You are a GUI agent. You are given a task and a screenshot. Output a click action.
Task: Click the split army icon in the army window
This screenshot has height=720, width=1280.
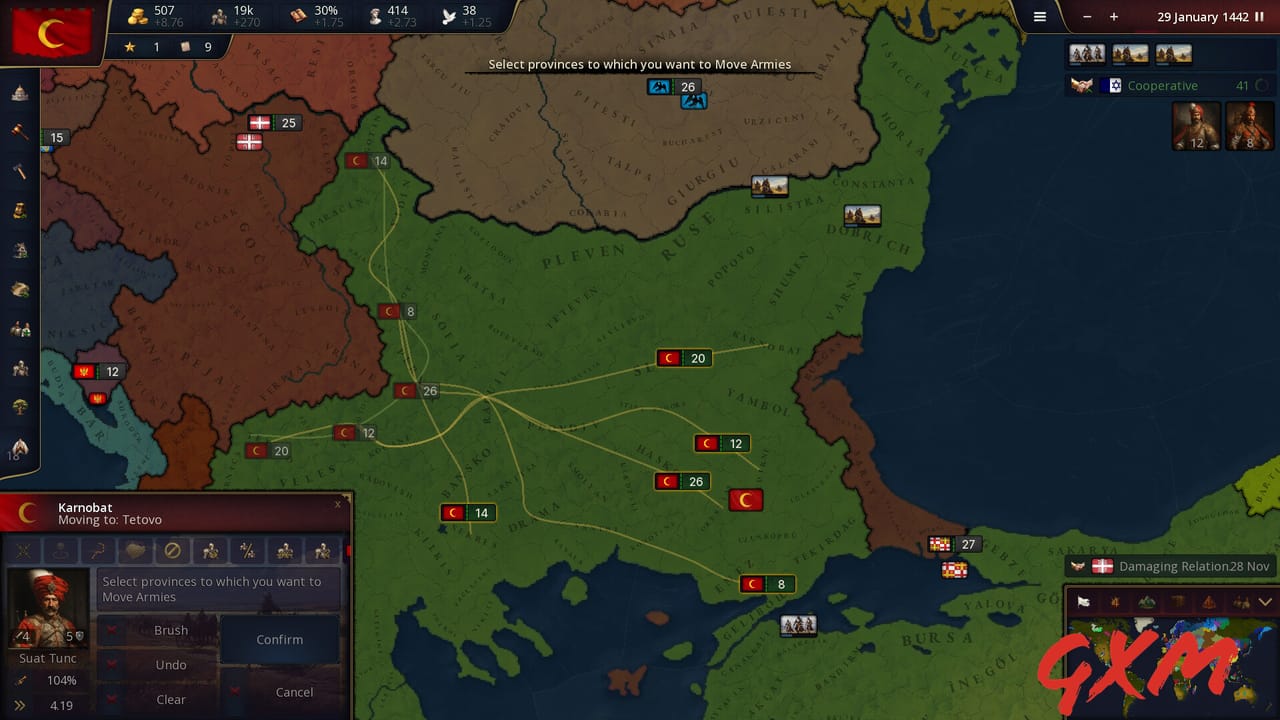tap(250, 551)
